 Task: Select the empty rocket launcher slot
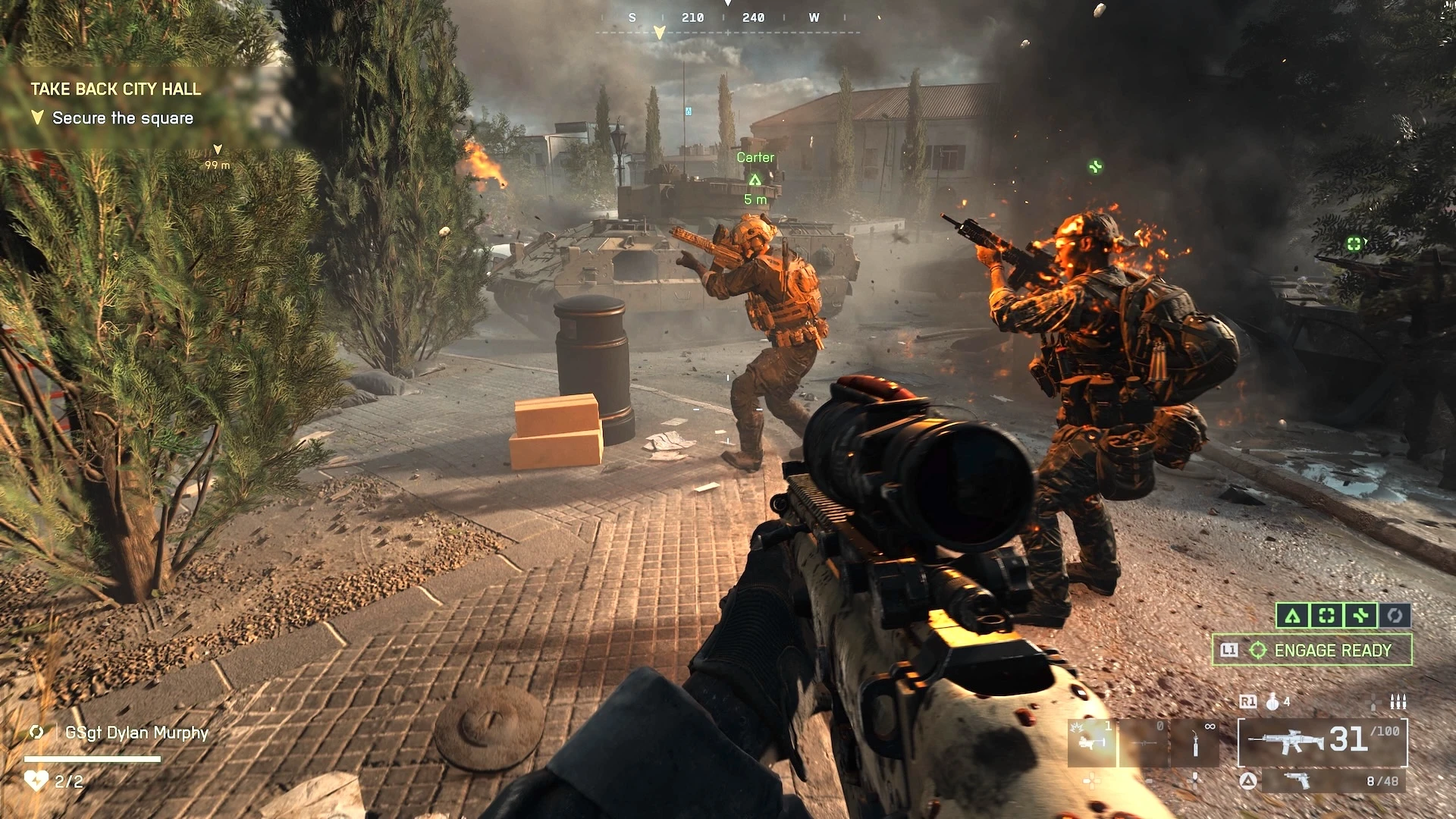tap(1144, 742)
